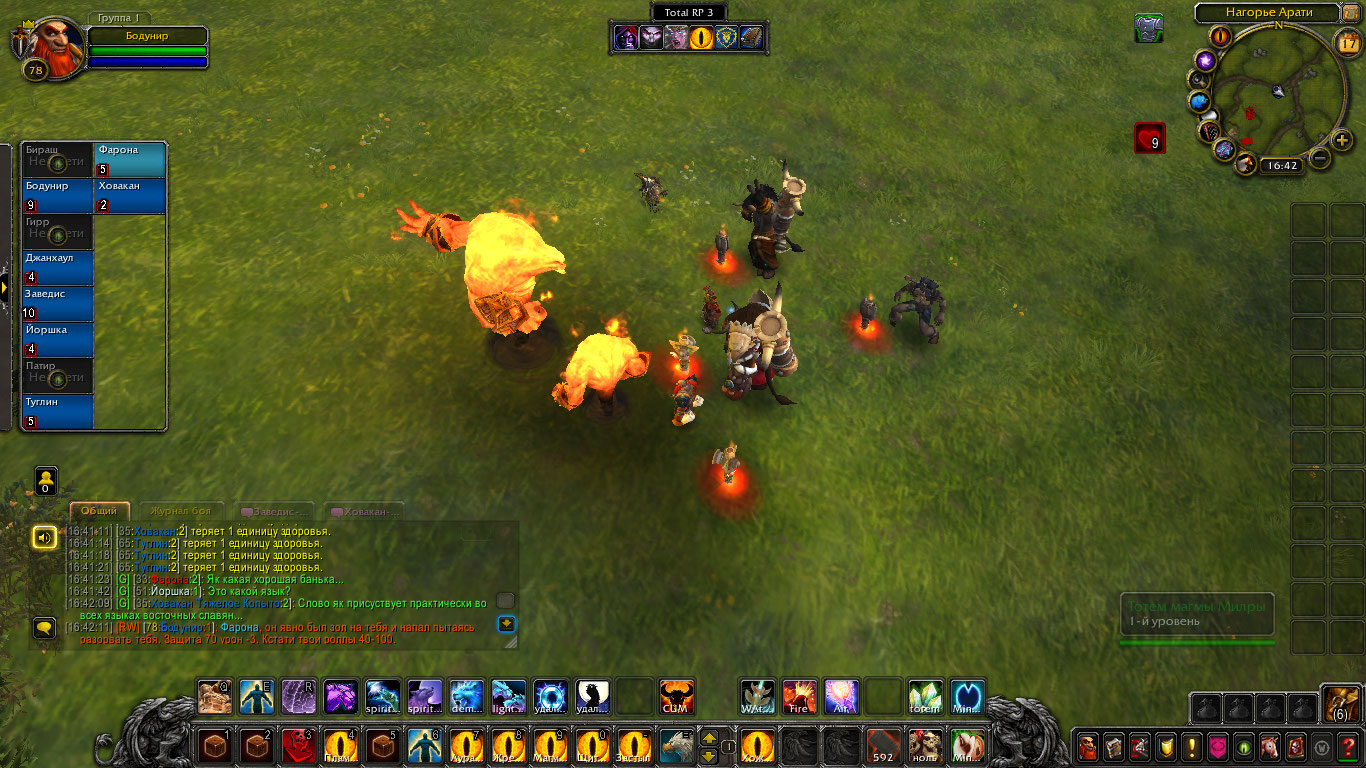The height and width of the screenshot is (768, 1366).
Task: Select the Фарона raid frame
Action: [130, 160]
